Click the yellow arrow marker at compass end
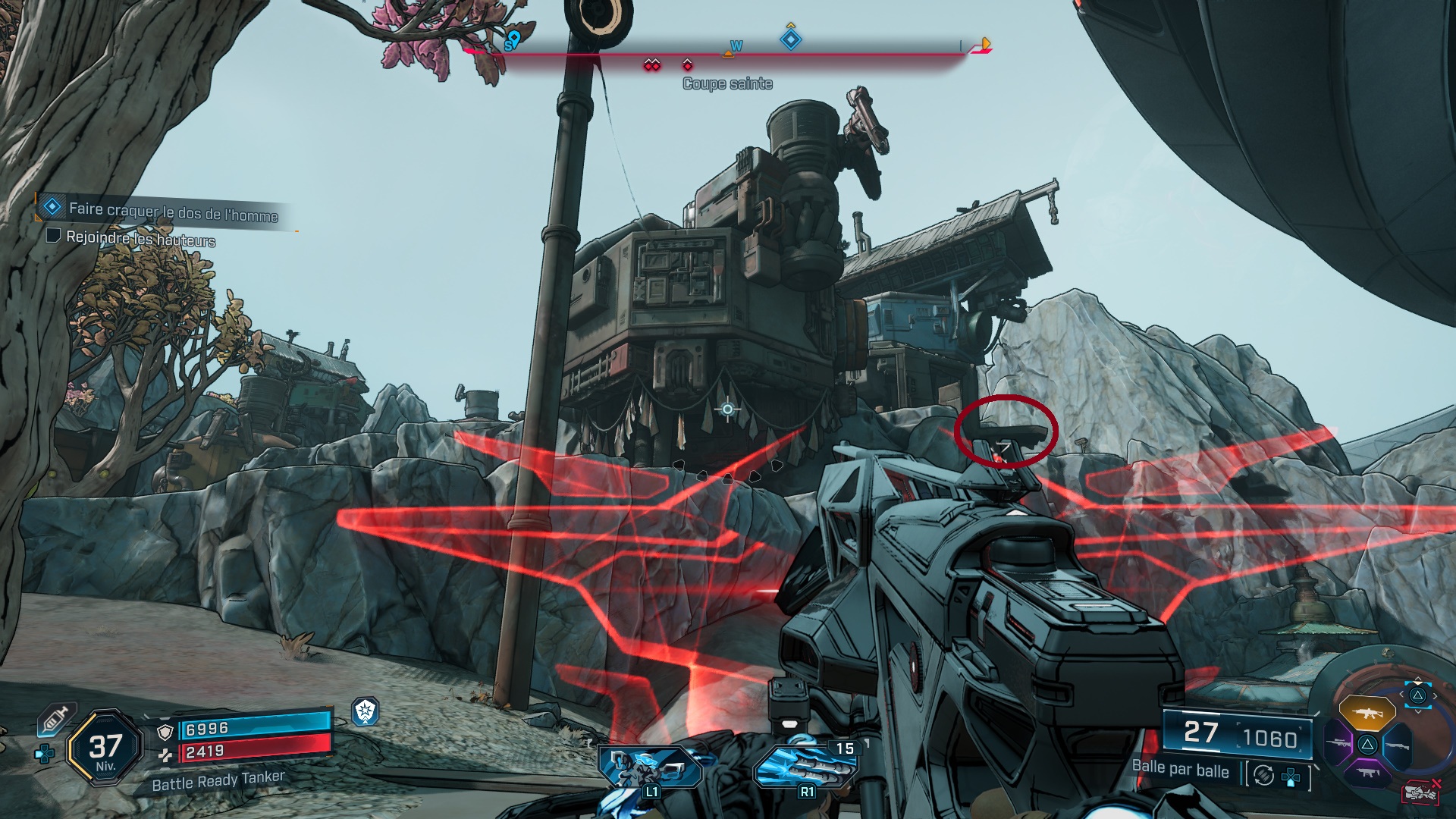 tap(985, 44)
